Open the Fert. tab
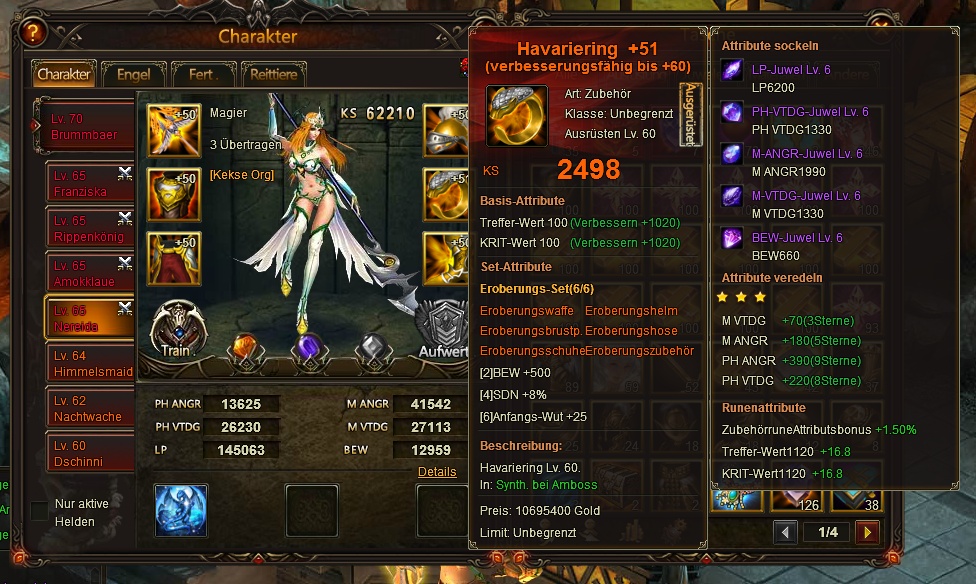976x584 pixels. (202, 75)
